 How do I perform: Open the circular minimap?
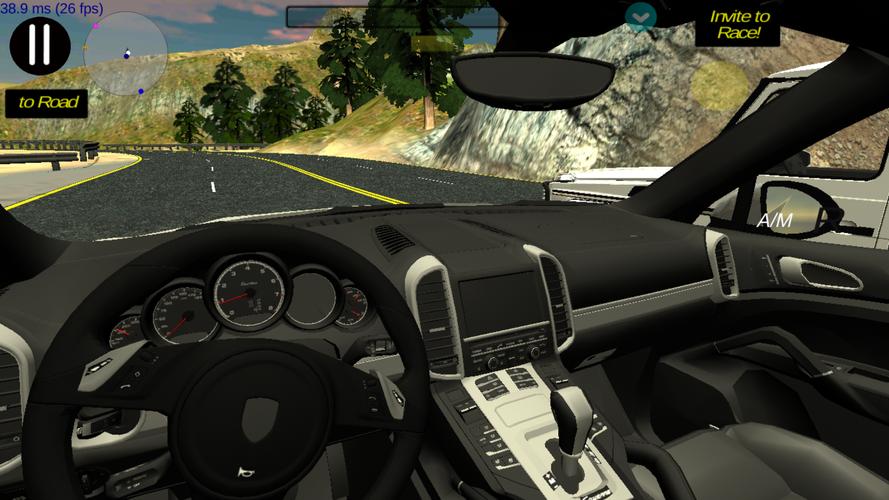click(x=125, y=54)
